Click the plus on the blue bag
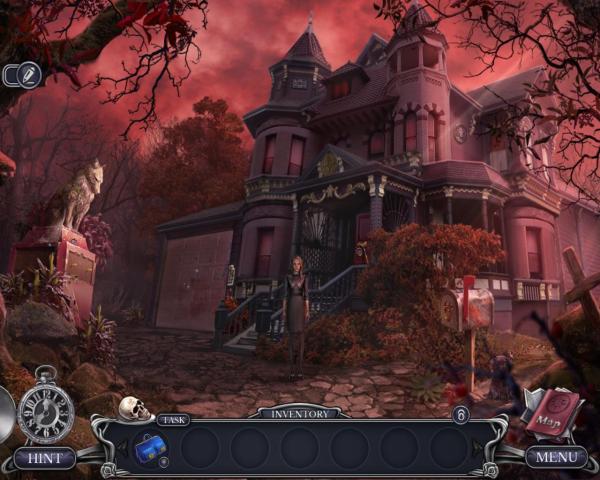The width and height of the screenshot is (600, 480). click(x=164, y=462)
